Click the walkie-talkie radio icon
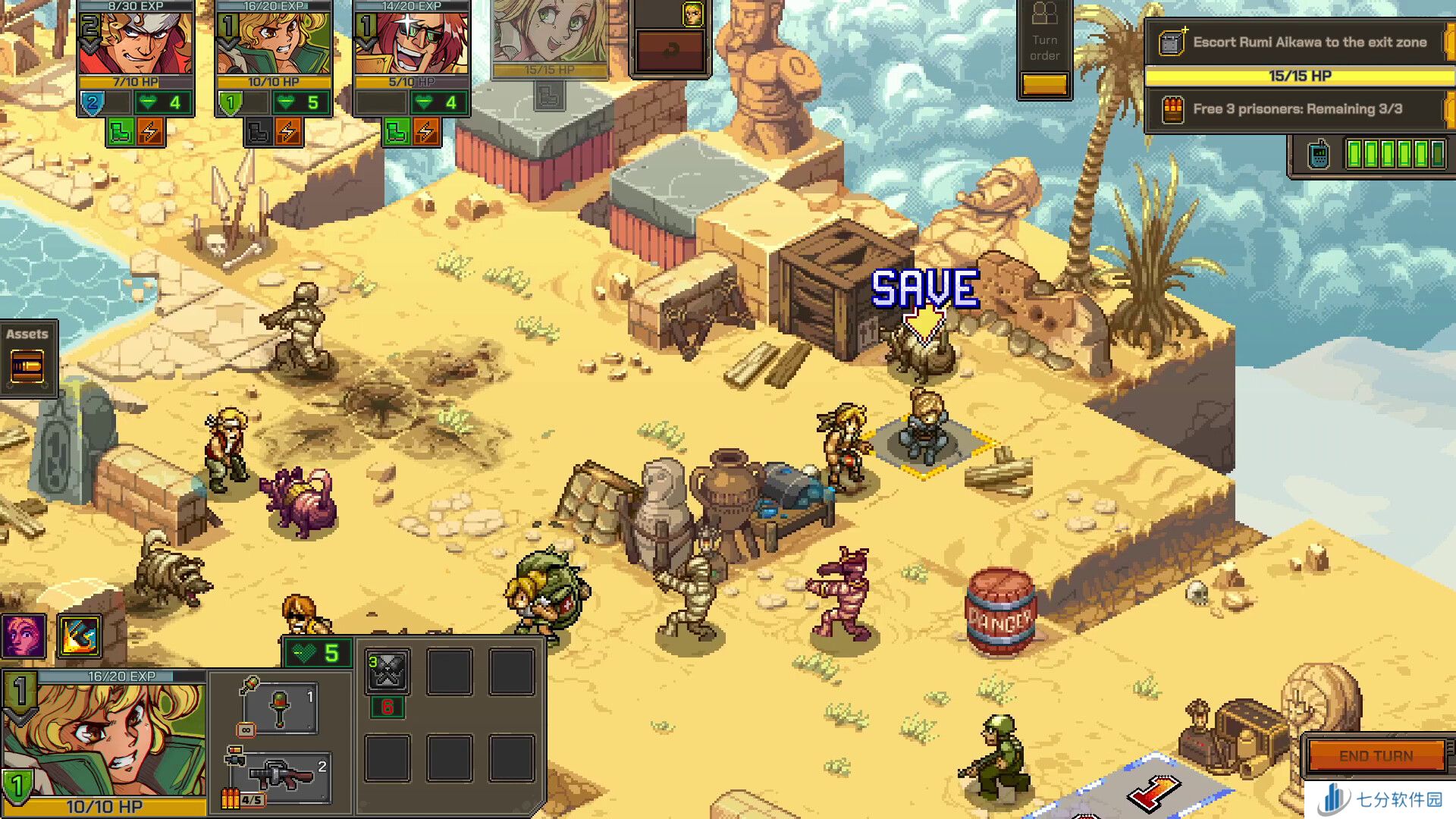 [1319, 154]
